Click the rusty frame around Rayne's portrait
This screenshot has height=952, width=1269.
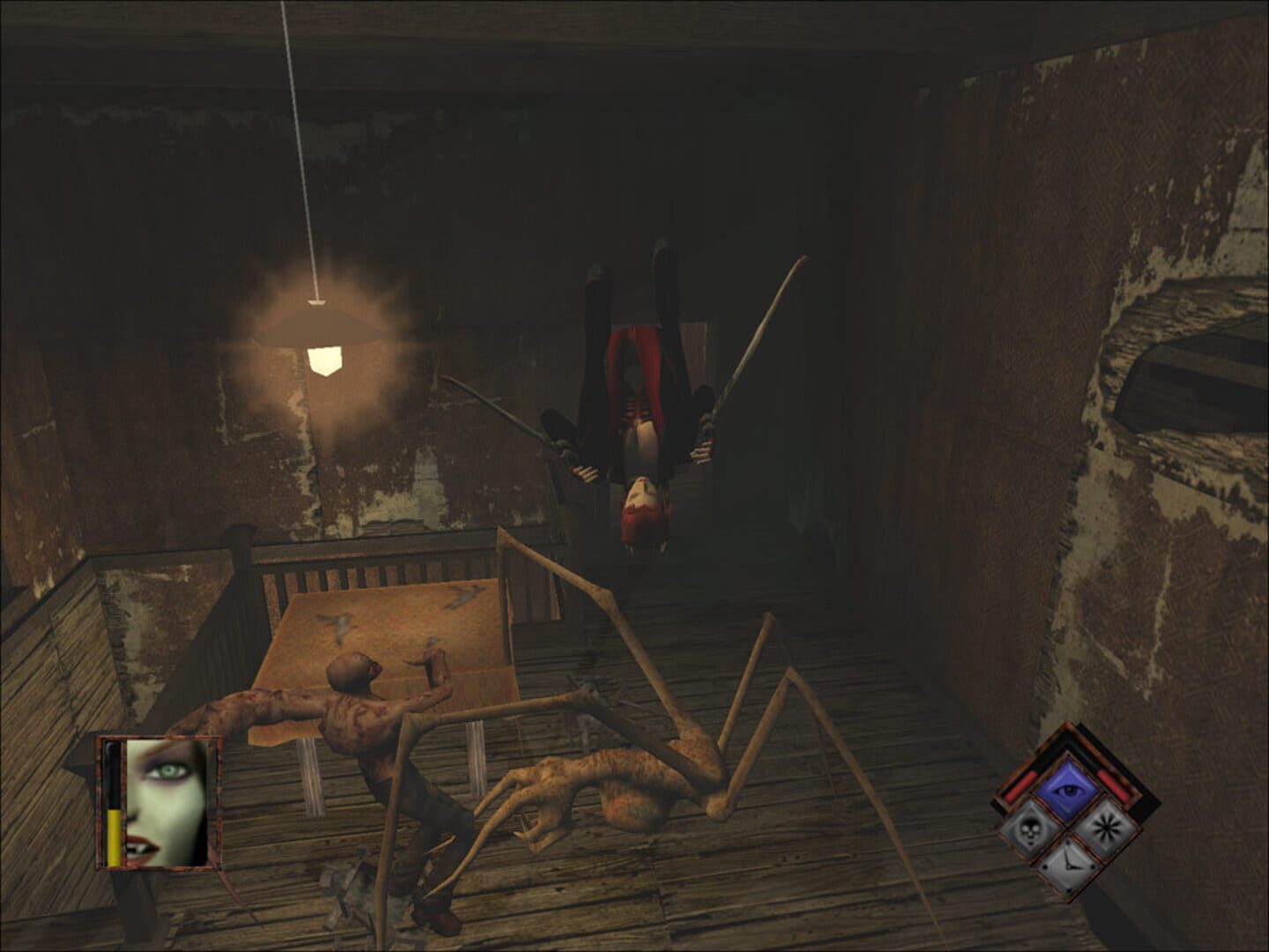(x=157, y=739)
